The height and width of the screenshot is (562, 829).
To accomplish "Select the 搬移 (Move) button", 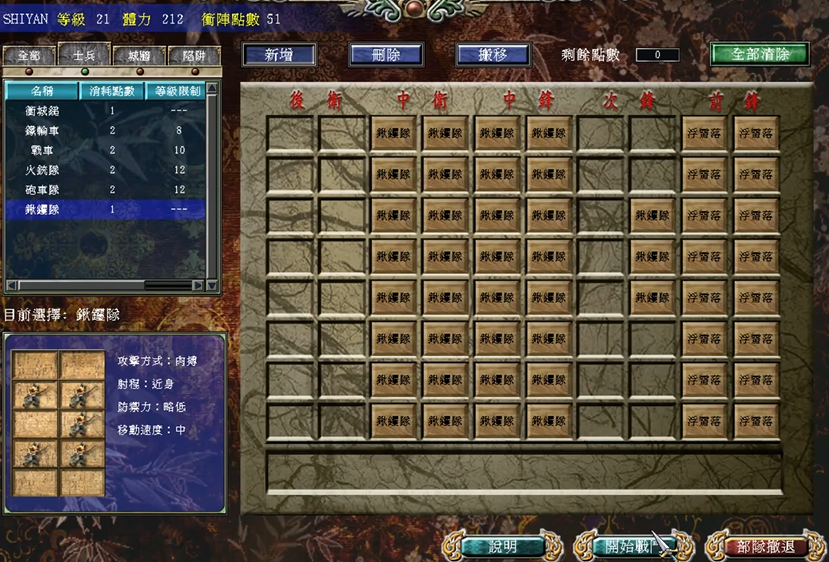I will (492, 55).
